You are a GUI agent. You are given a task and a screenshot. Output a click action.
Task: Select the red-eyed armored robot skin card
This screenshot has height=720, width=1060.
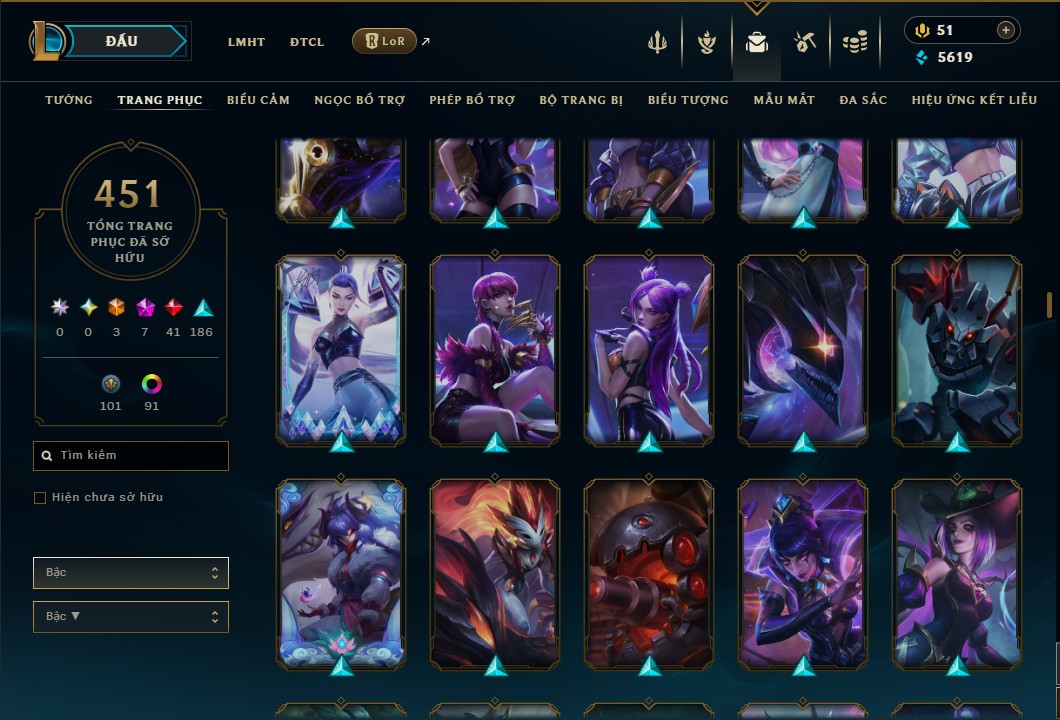[x=957, y=350]
